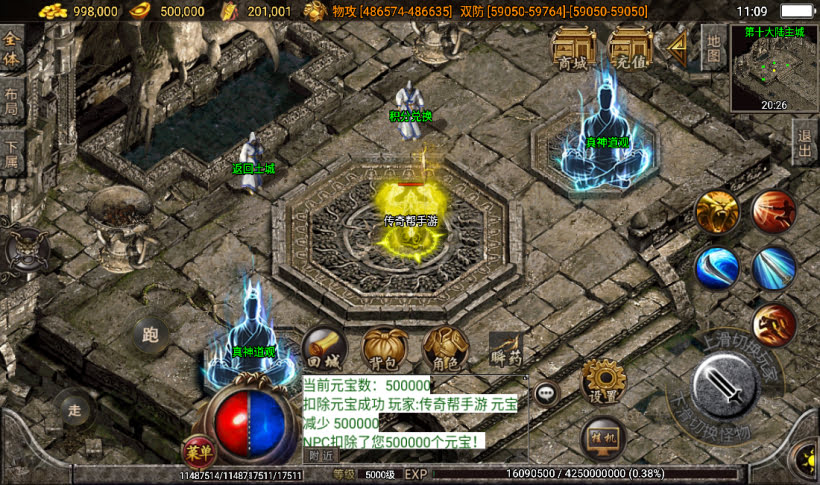Collapse the top menu with the gold arrow

click(x=678, y=46)
